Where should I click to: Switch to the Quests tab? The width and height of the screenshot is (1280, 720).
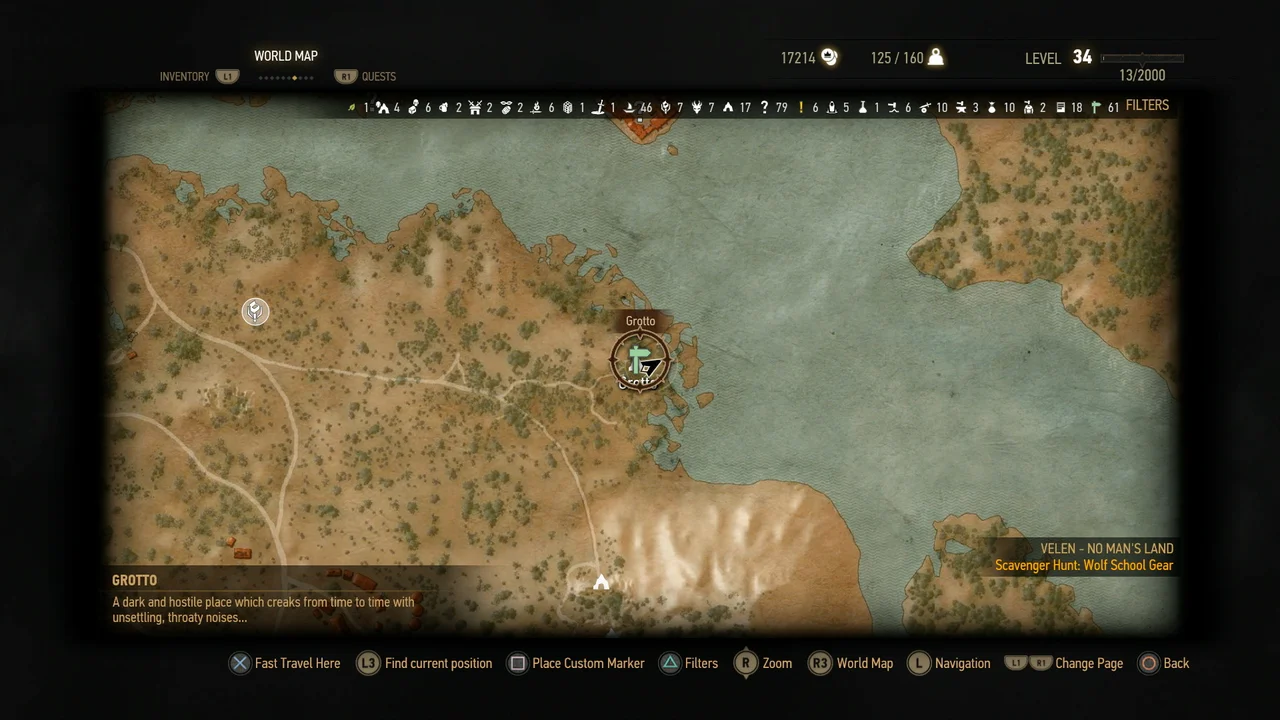(x=378, y=76)
